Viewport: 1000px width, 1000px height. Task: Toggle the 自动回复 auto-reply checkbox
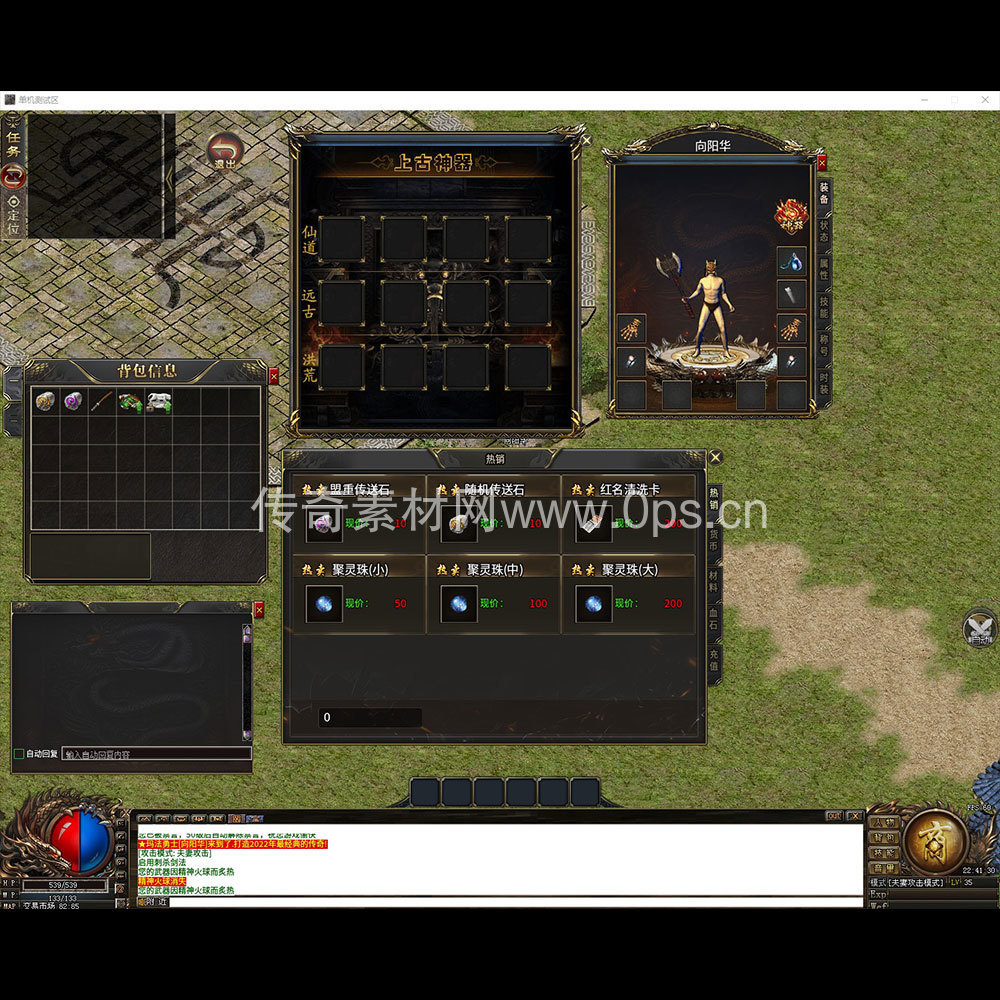click(18, 753)
